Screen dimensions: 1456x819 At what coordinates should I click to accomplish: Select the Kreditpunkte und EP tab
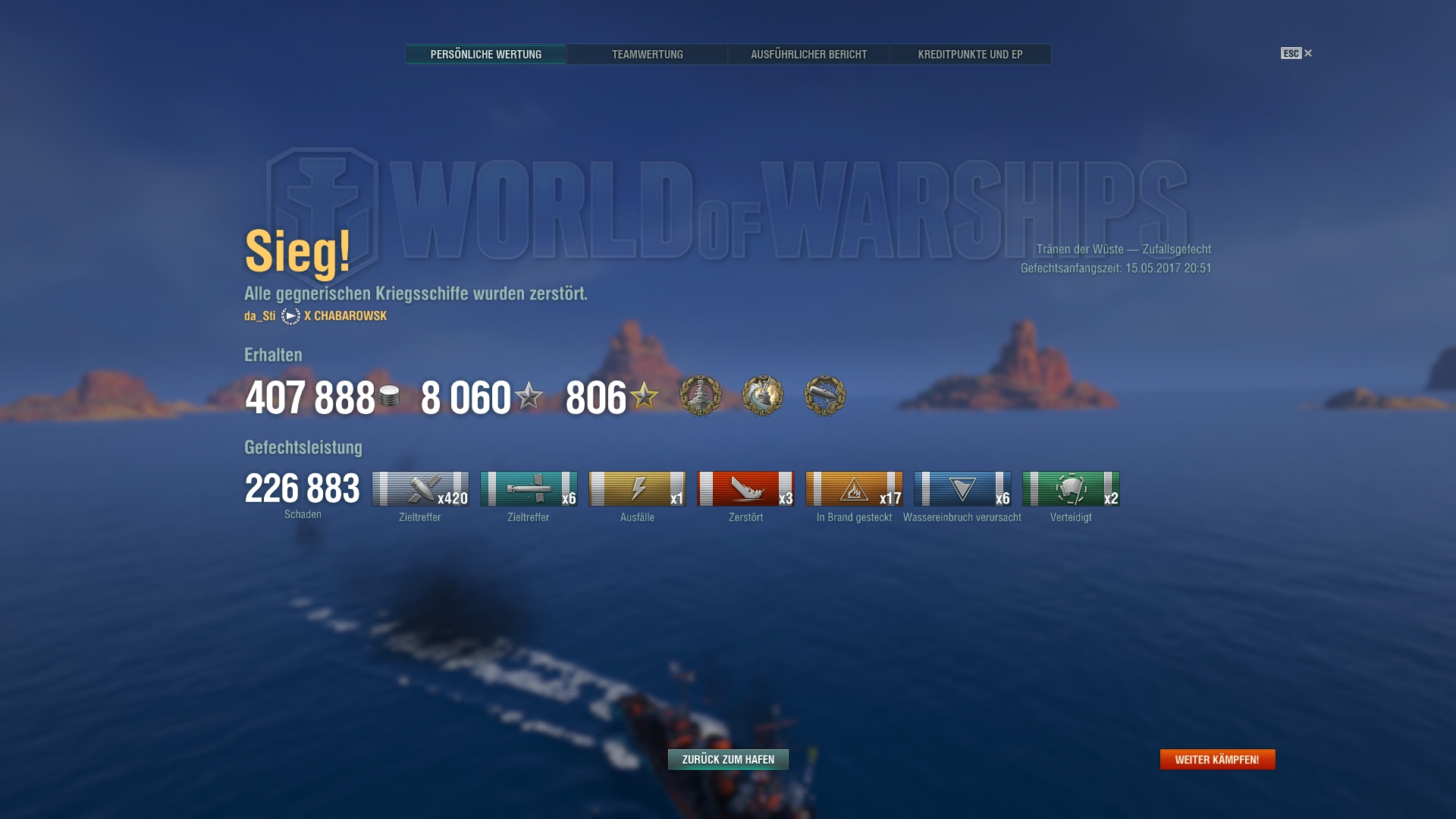(x=970, y=55)
